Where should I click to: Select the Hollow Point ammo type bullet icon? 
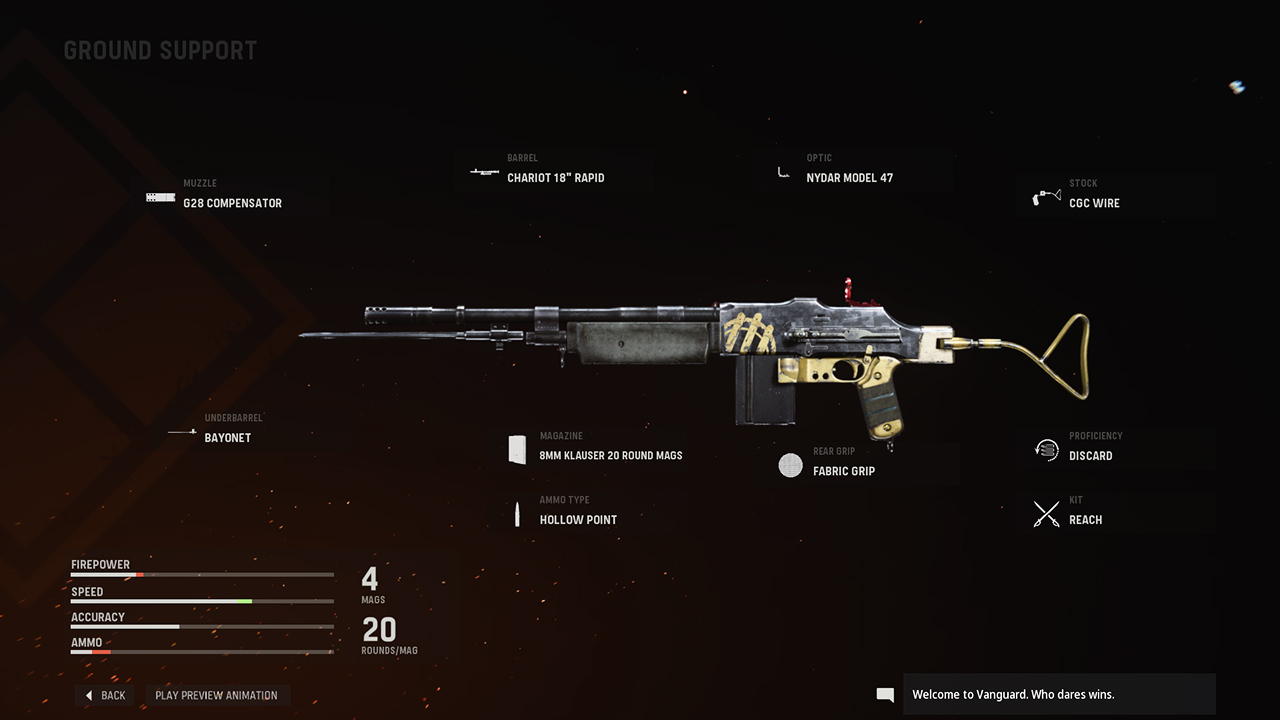click(x=516, y=513)
